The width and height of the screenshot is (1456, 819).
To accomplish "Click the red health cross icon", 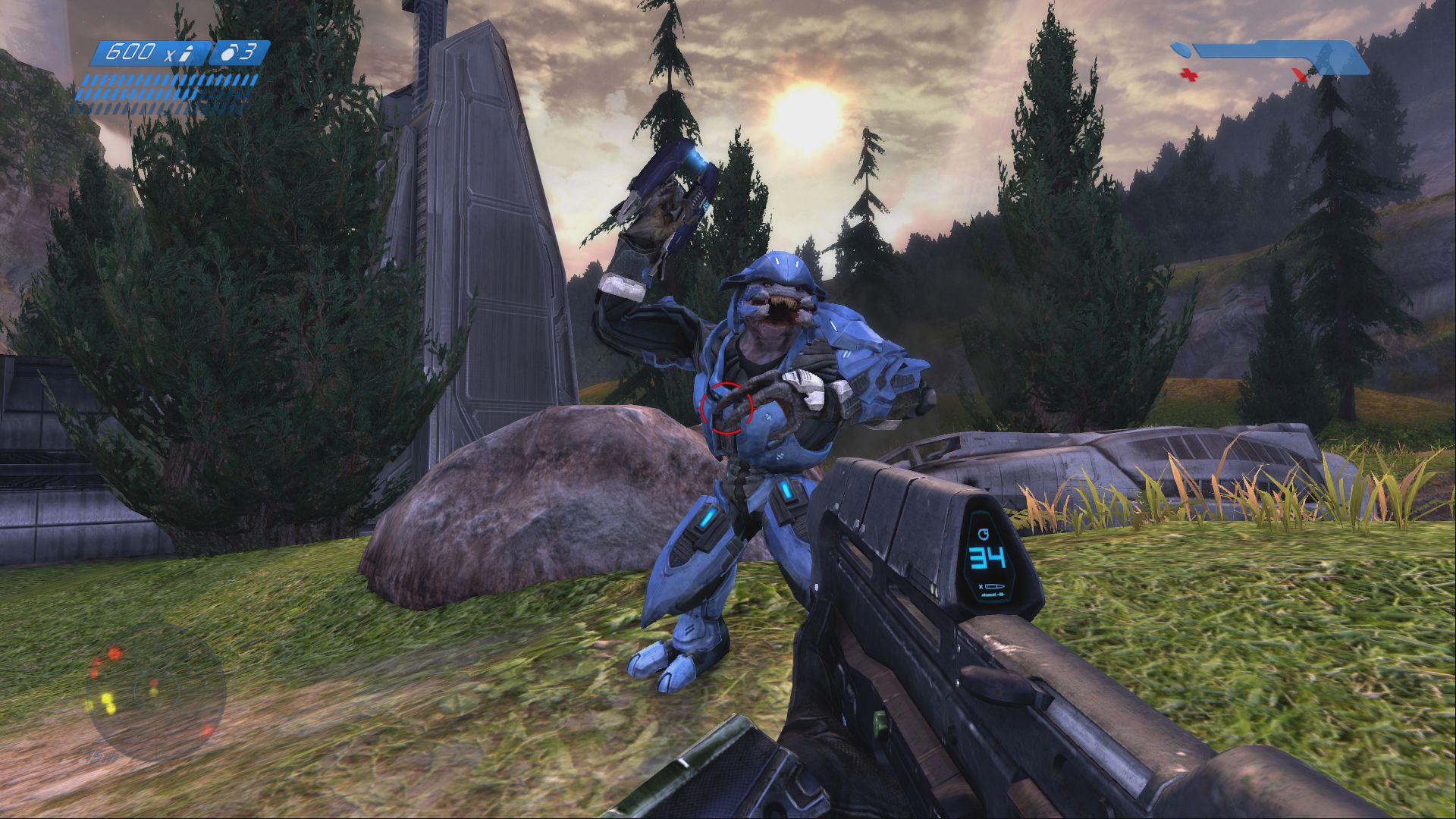I will 1190,75.
